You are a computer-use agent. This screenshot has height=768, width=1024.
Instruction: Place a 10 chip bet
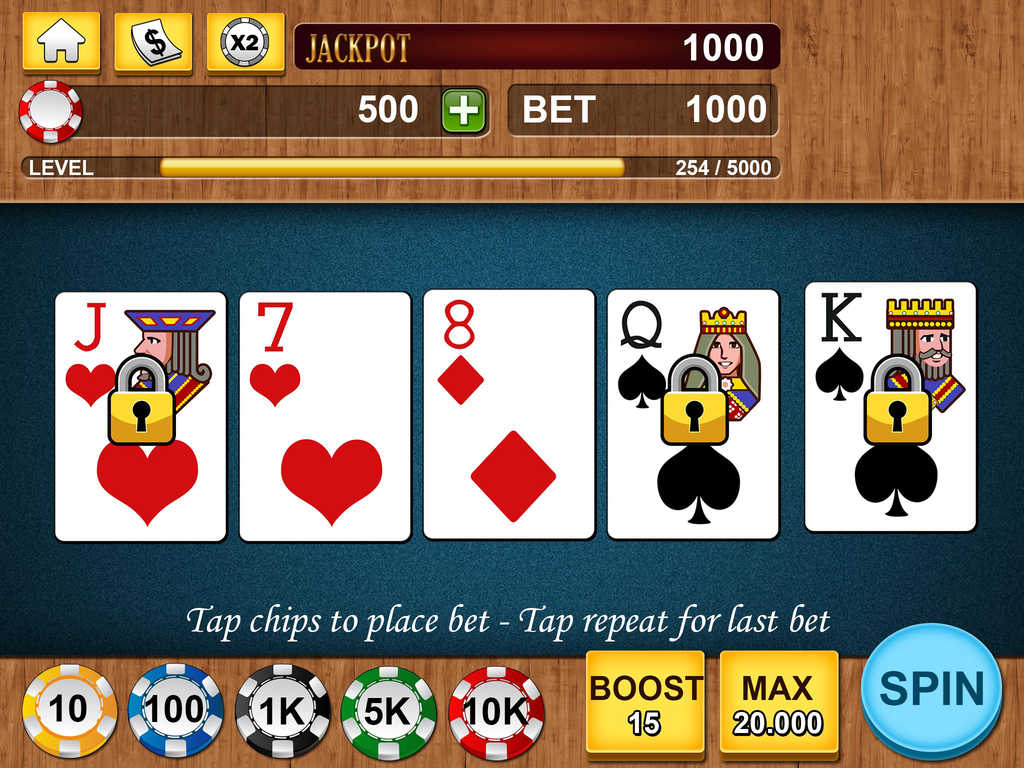[69, 710]
